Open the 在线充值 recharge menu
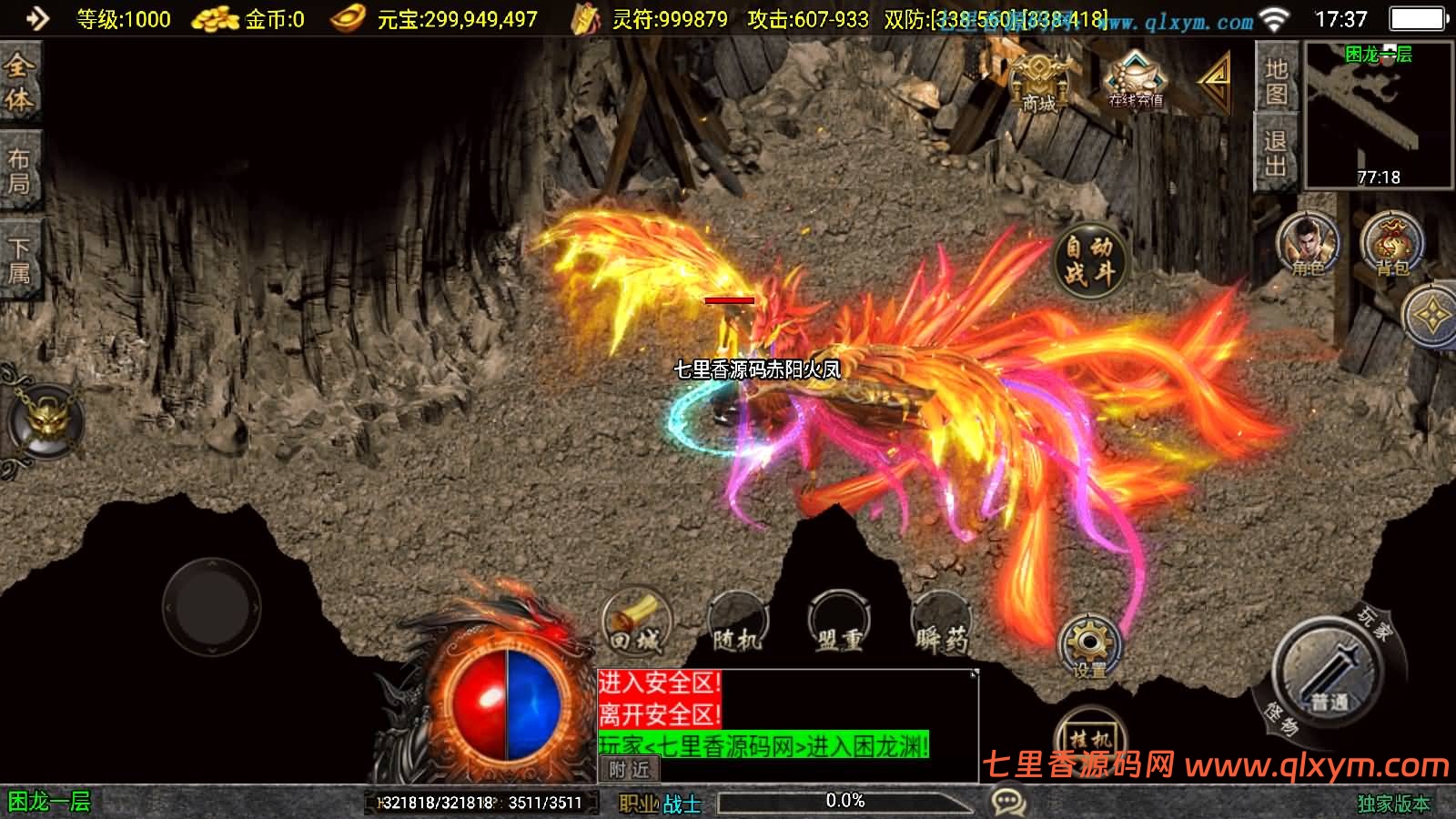 pos(1135,81)
